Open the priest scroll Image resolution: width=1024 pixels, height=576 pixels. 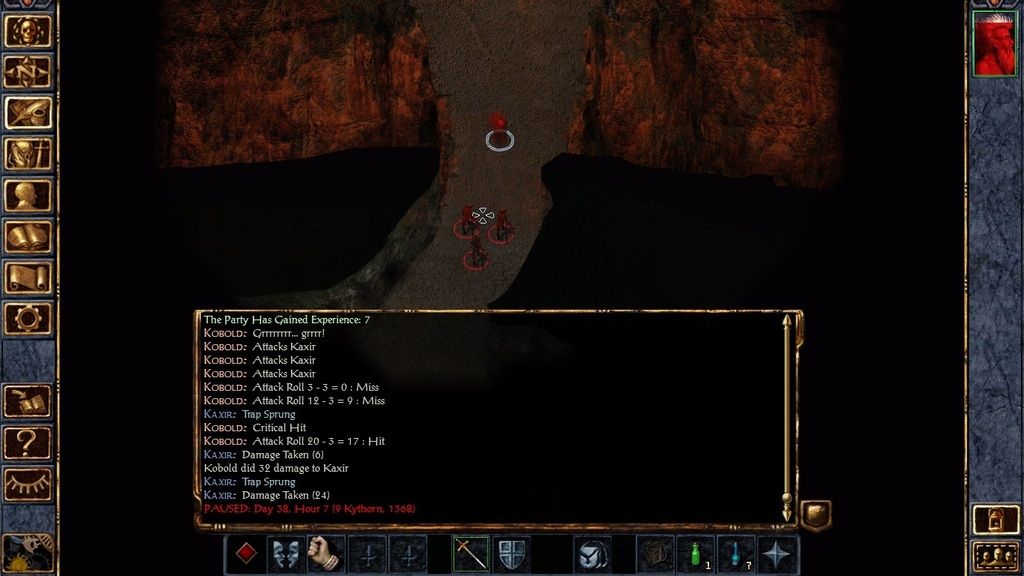pyautogui.click(x=28, y=277)
